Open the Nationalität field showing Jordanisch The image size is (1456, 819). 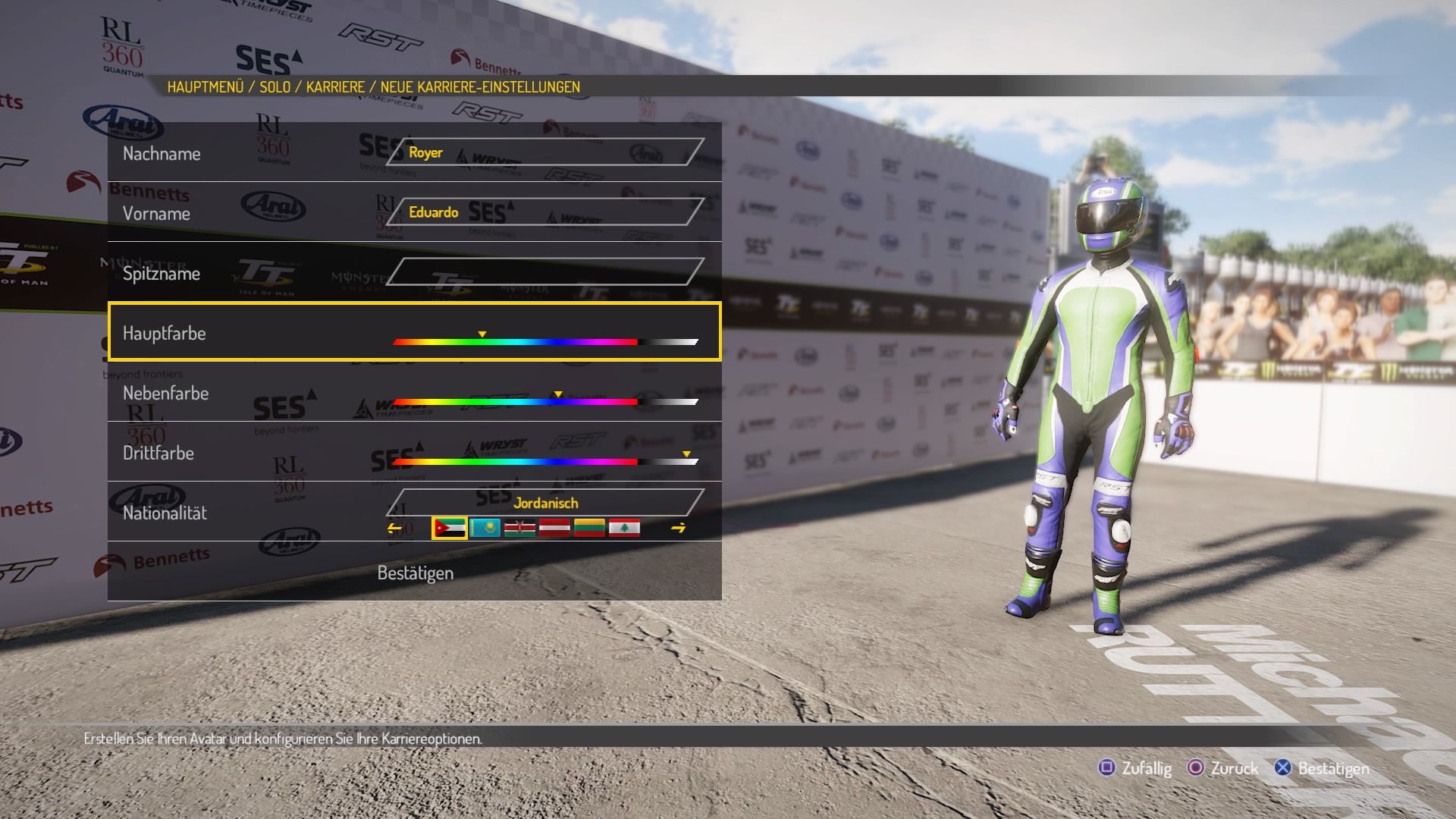[544, 503]
